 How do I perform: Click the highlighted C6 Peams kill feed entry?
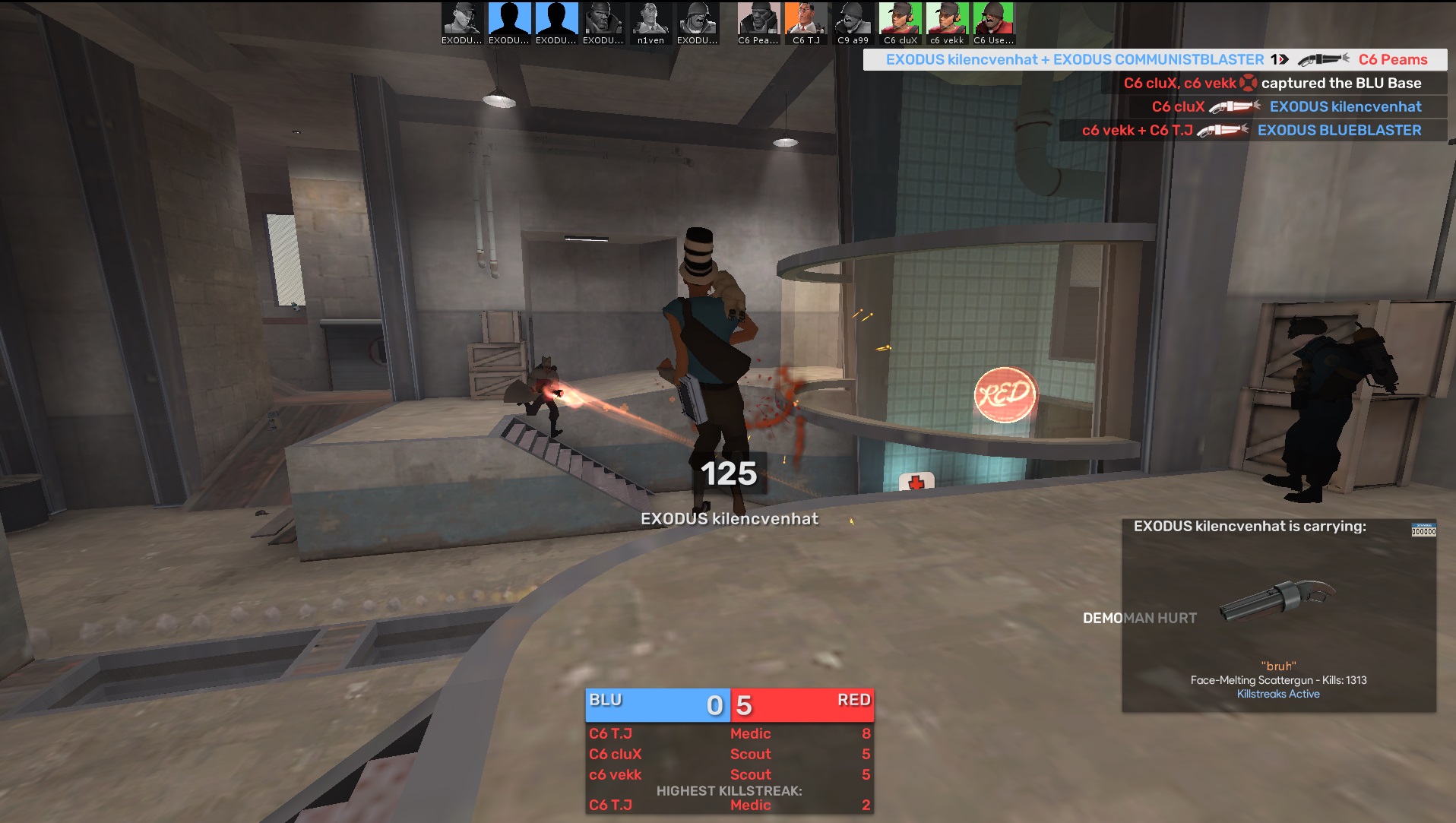(1155, 59)
